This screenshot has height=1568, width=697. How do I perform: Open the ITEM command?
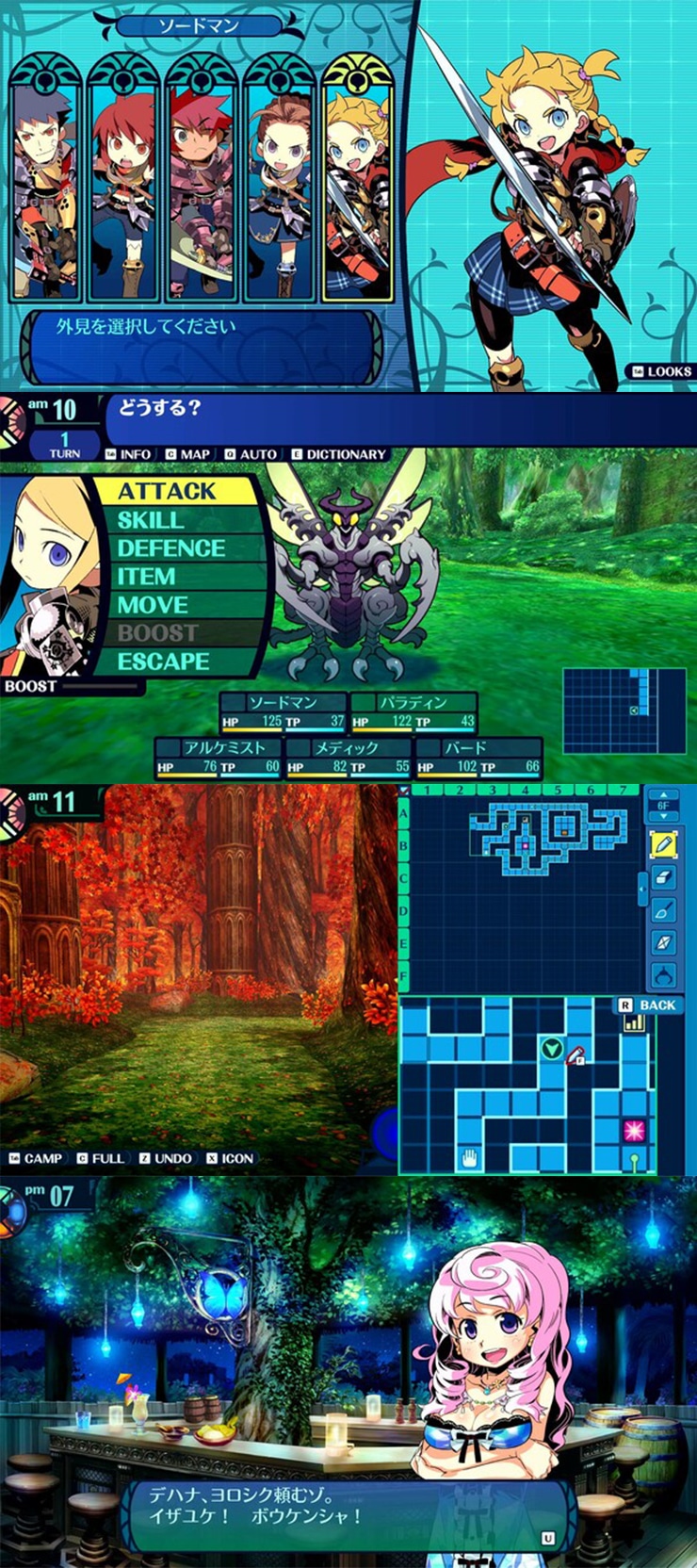click(x=146, y=577)
